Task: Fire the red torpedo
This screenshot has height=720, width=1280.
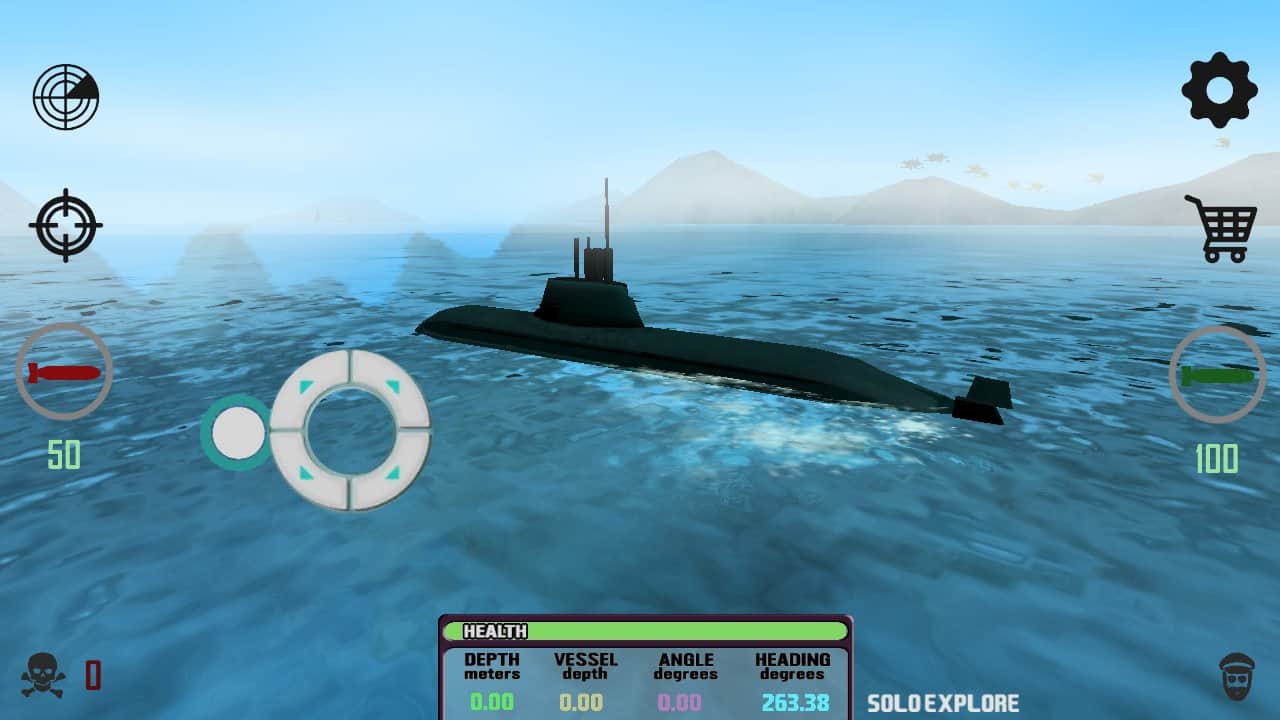Action: click(x=63, y=374)
